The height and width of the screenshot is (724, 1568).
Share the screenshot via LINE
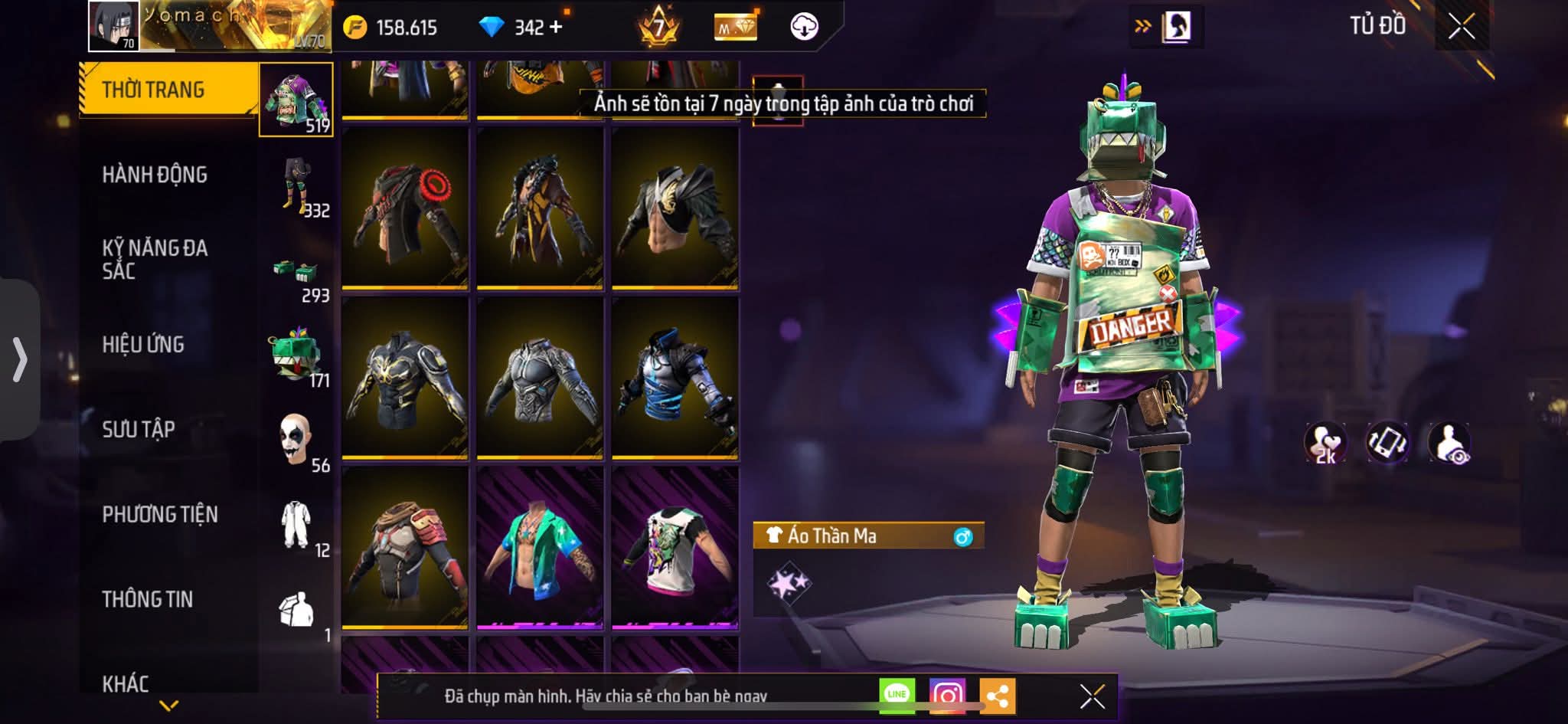pos(897,695)
